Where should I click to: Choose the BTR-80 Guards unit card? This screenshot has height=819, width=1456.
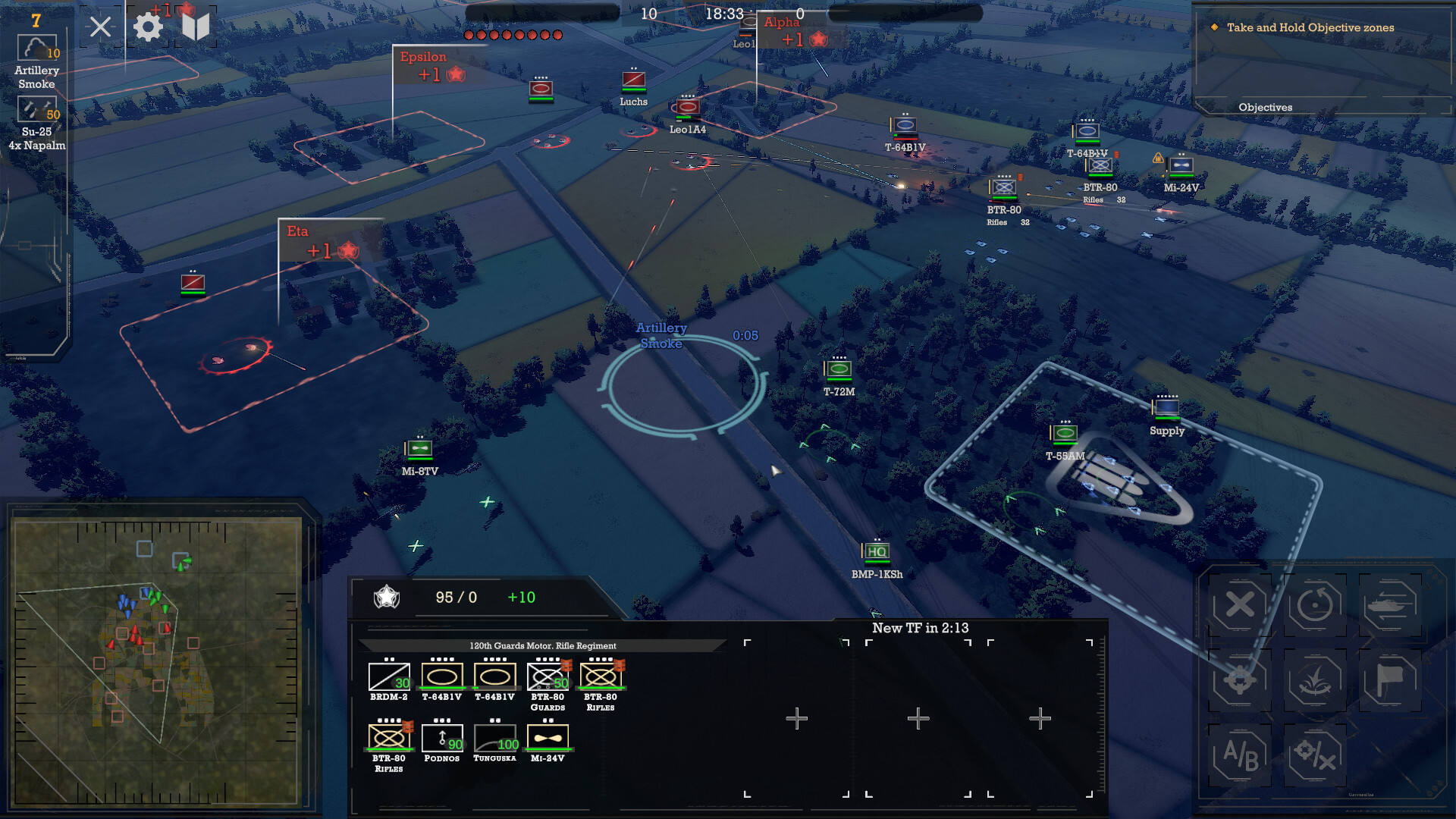pyautogui.click(x=548, y=677)
